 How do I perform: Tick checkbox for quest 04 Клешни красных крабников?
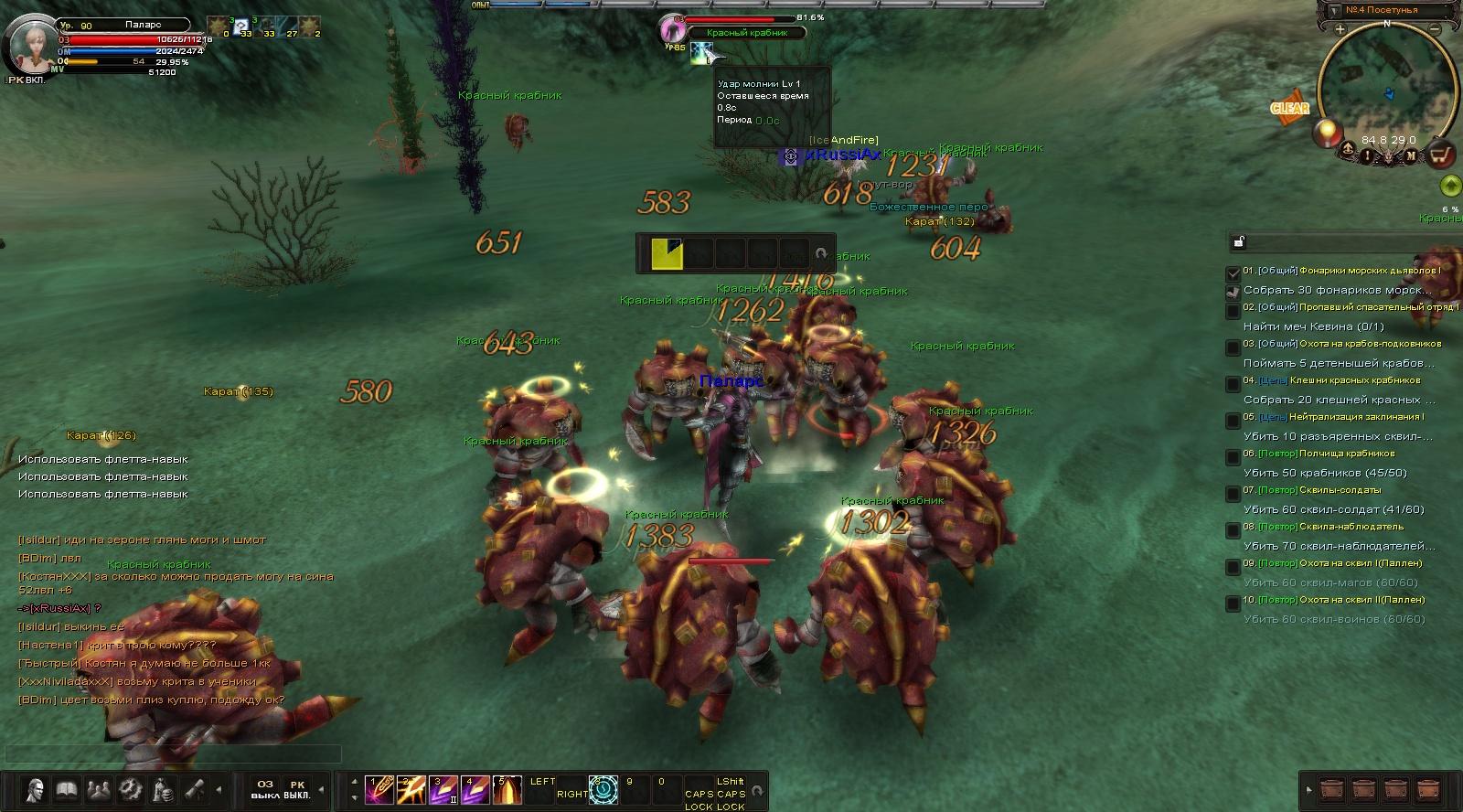1233,383
